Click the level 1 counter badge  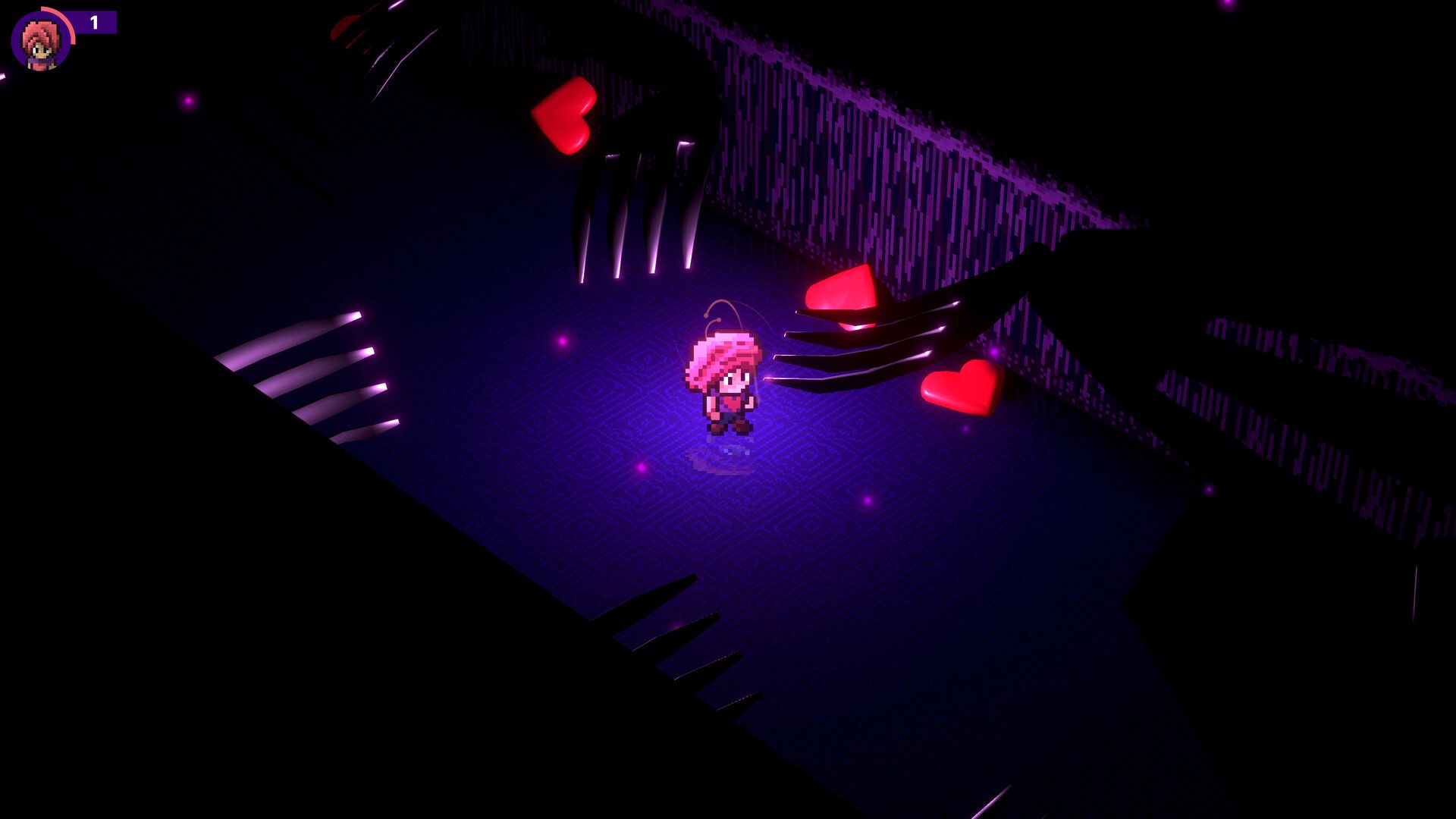point(93,23)
